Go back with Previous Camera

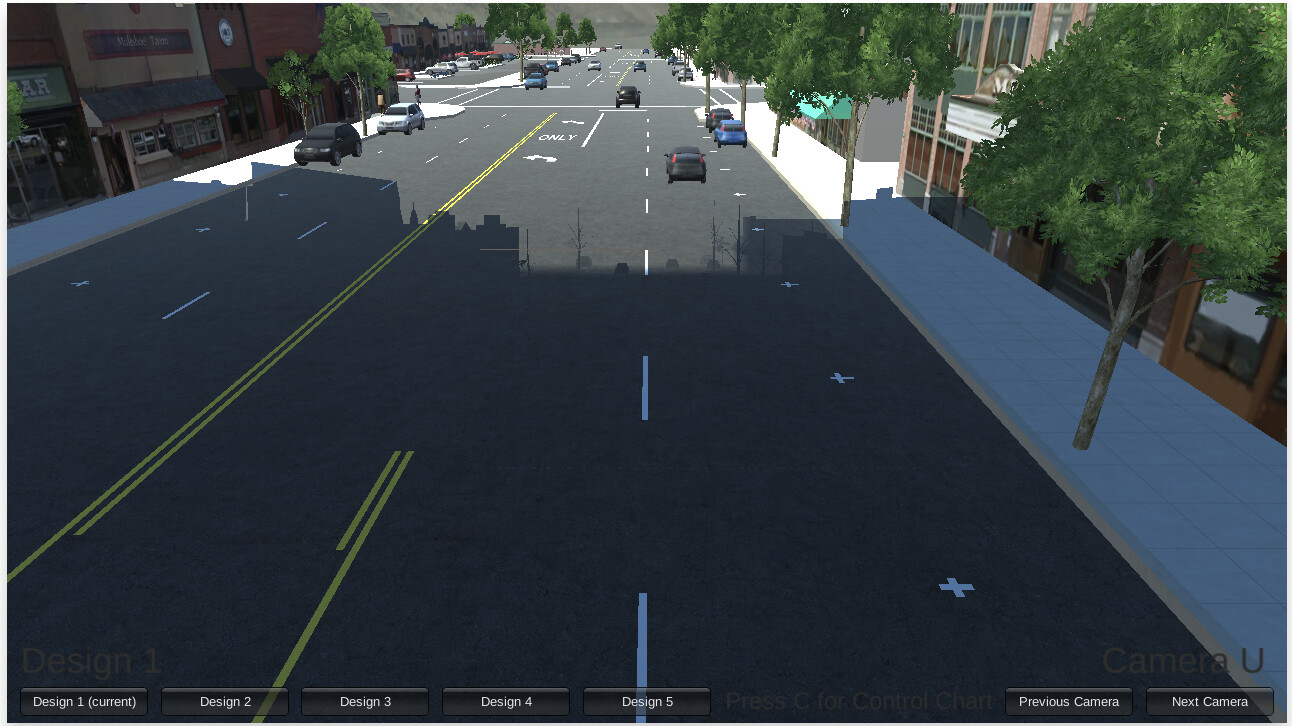[x=1068, y=701]
